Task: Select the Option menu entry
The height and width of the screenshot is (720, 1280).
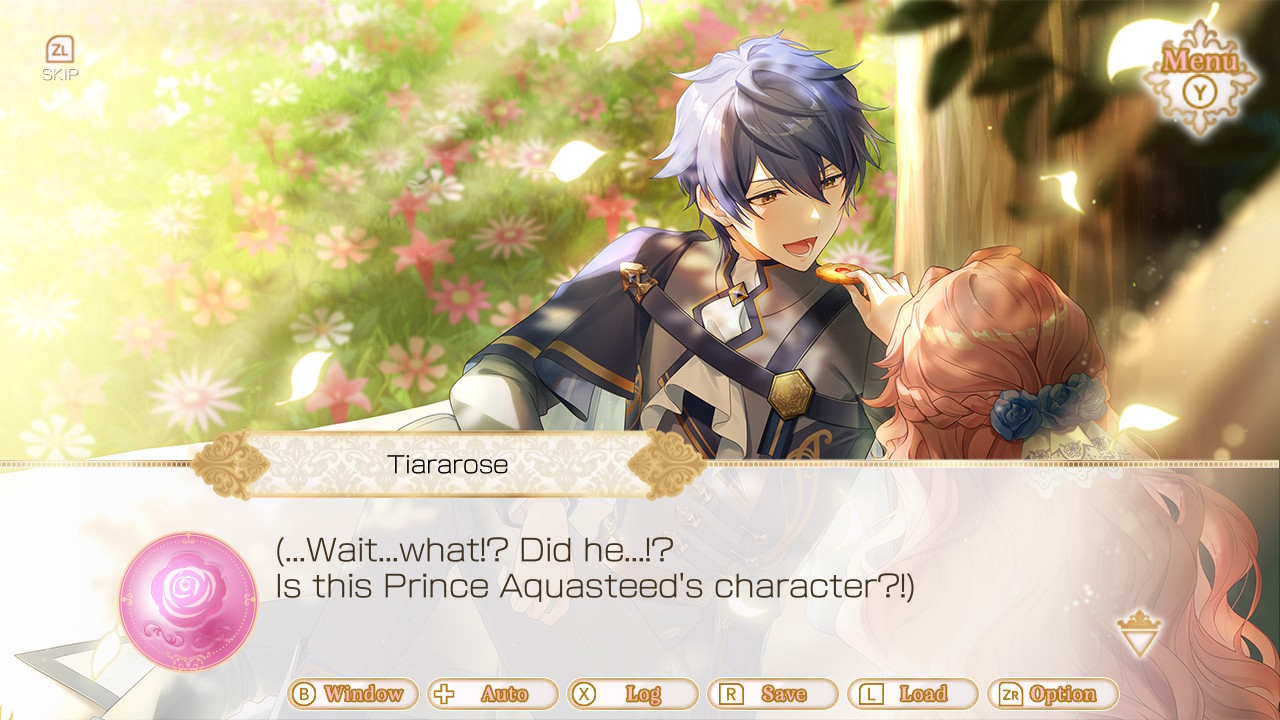Action: point(1062,693)
